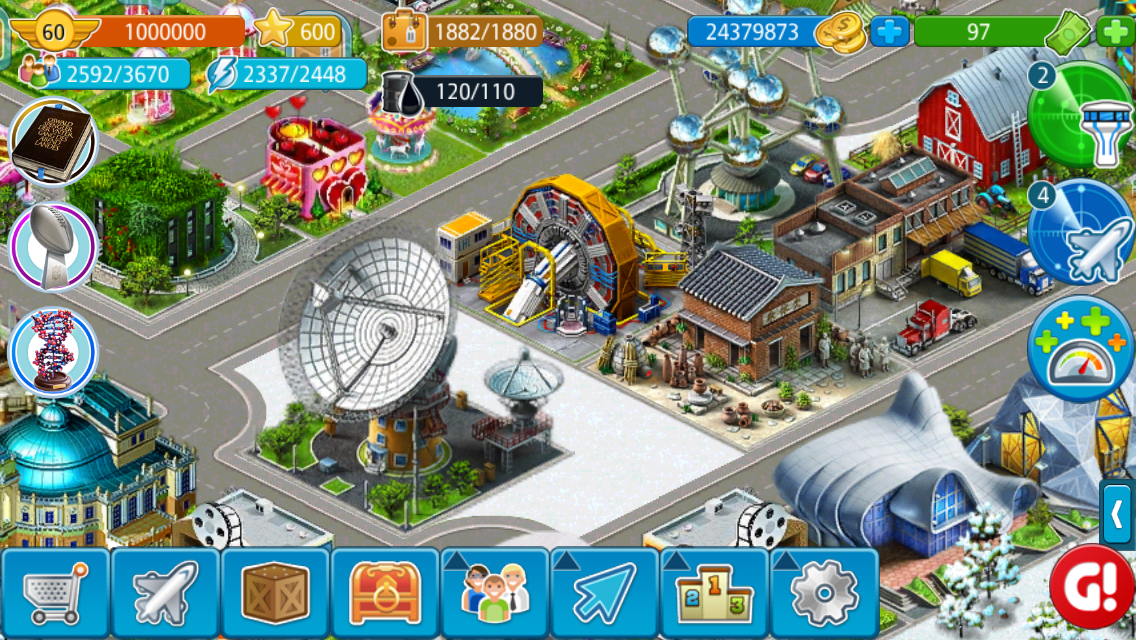1136x640 pixels.
Task: Open the bonus gauge boosters button
Action: point(1081,350)
